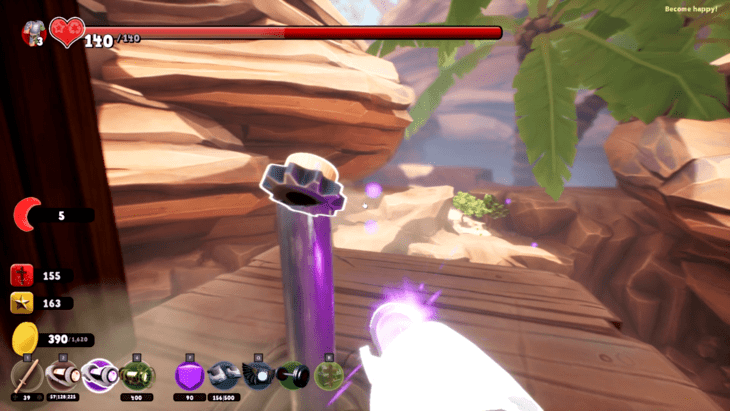The image size is (730, 411).
Task: Select the black dumbbell item icon
Action: click(x=292, y=377)
